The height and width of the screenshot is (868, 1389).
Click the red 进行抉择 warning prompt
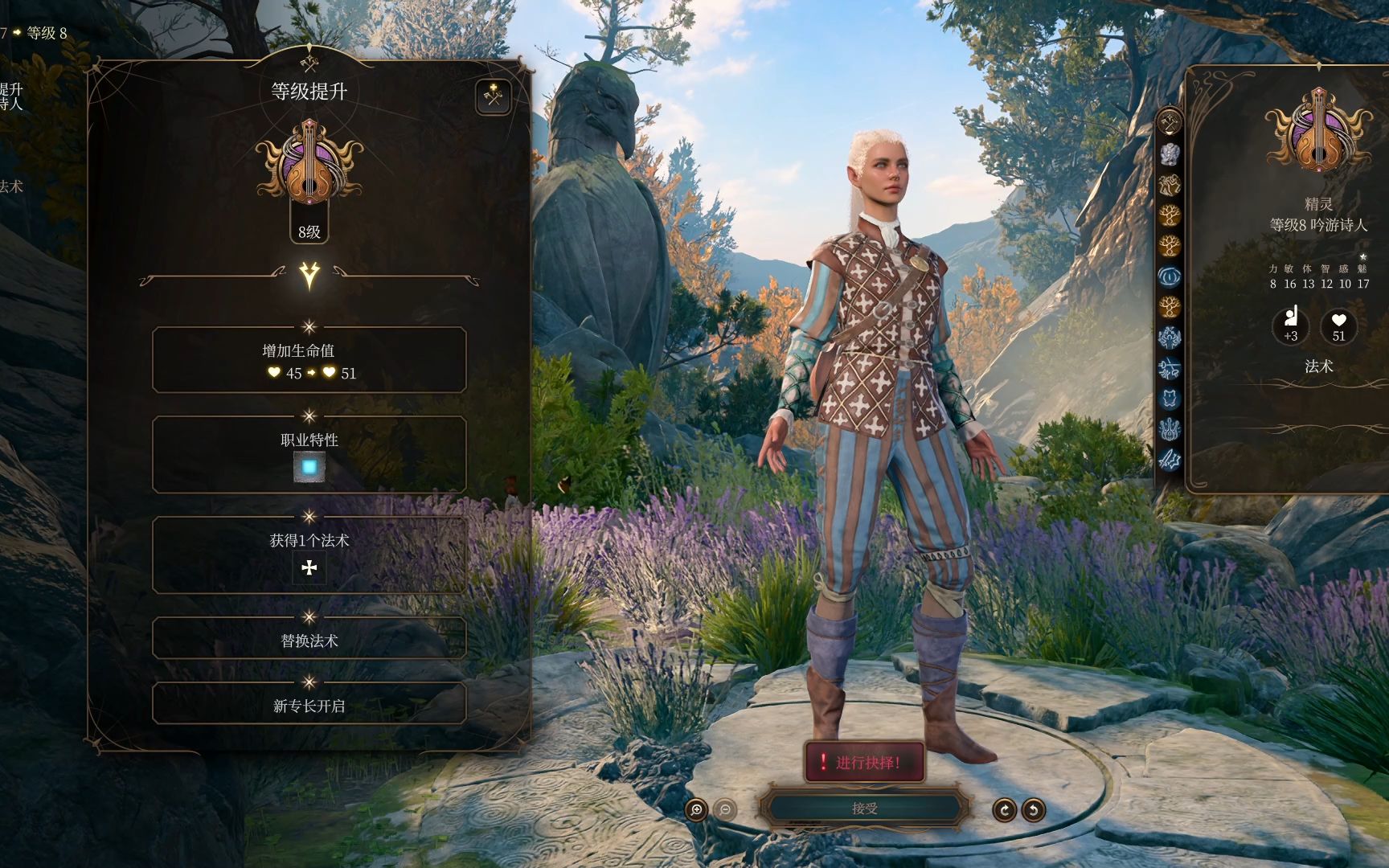[x=864, y=762]
